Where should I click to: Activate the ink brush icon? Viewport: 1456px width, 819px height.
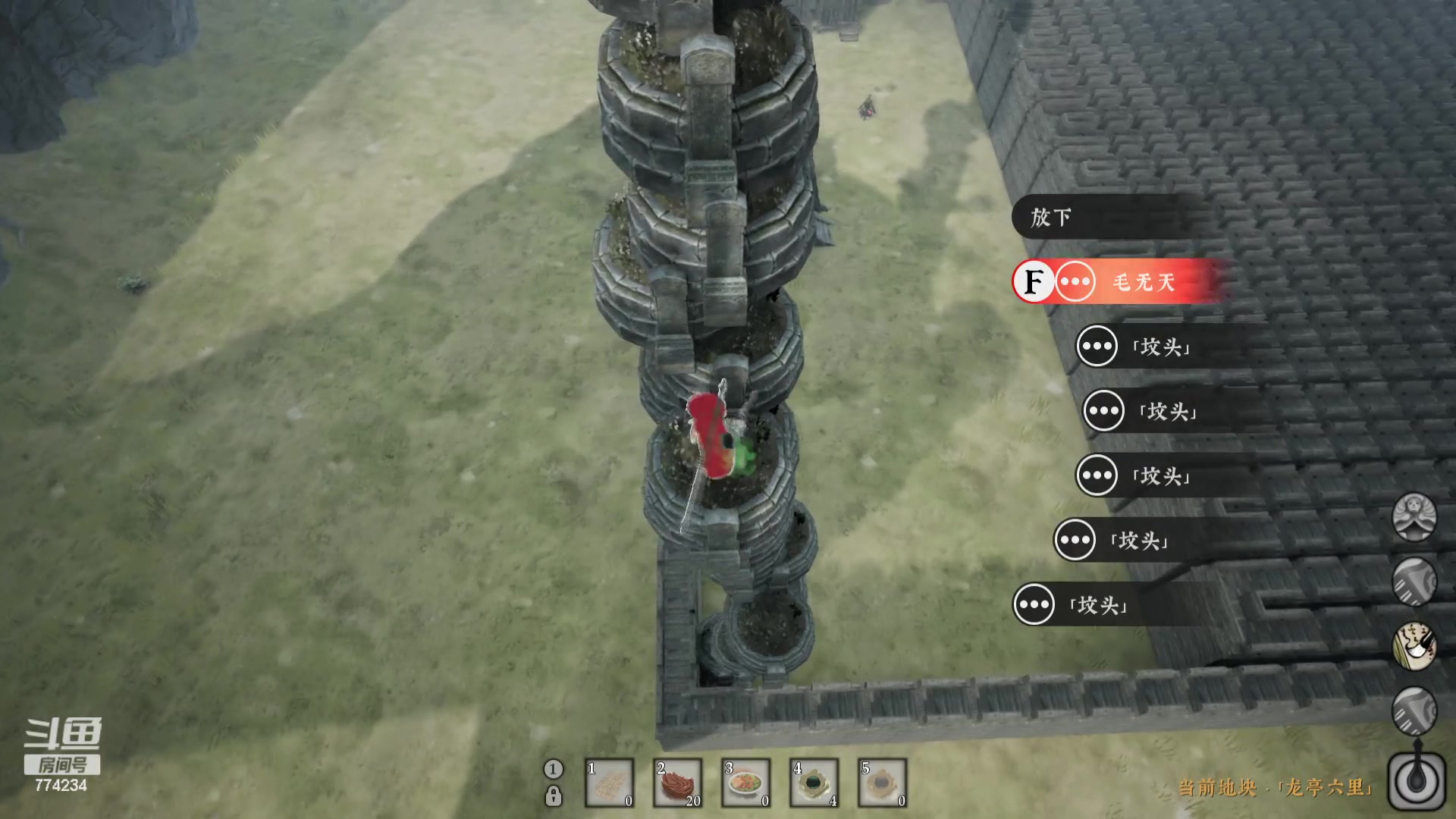point(1414,646)
